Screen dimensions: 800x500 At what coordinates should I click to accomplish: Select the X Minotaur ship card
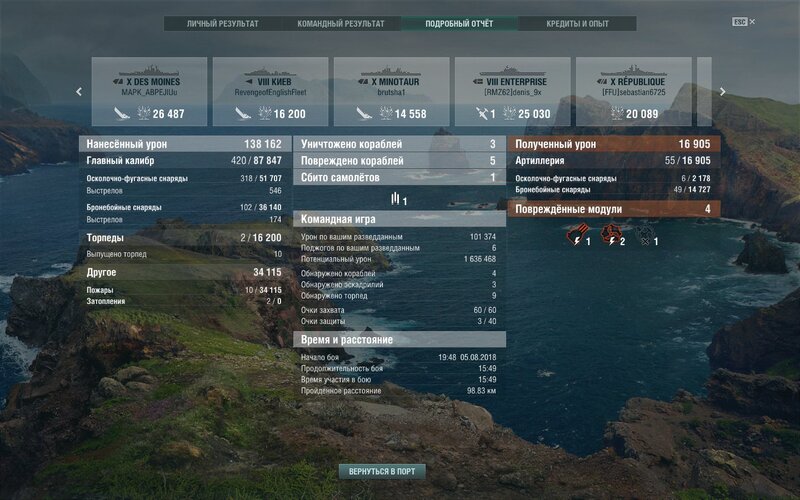(391, 91)
